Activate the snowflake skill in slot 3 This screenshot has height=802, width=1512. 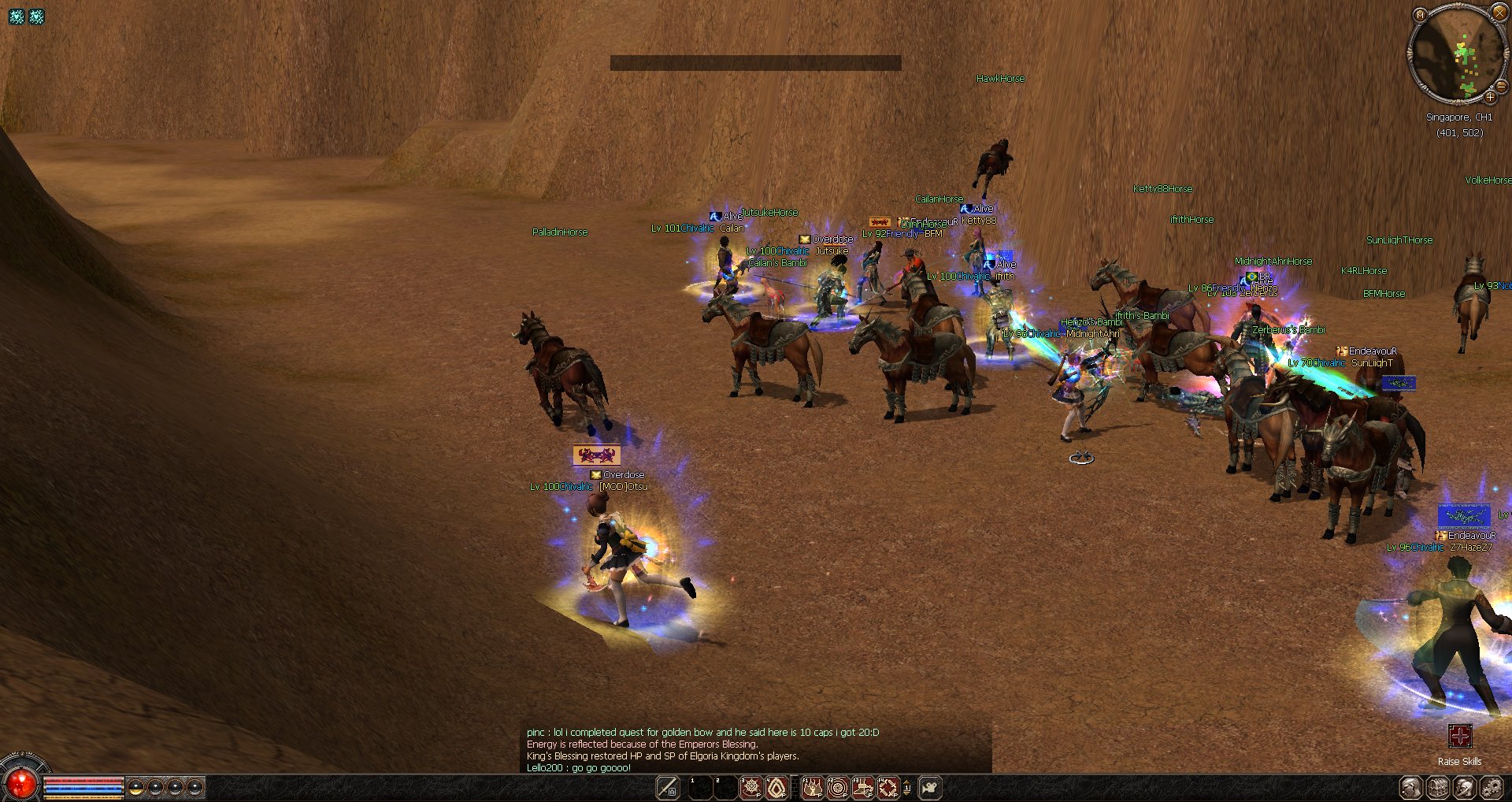[751, 787]
